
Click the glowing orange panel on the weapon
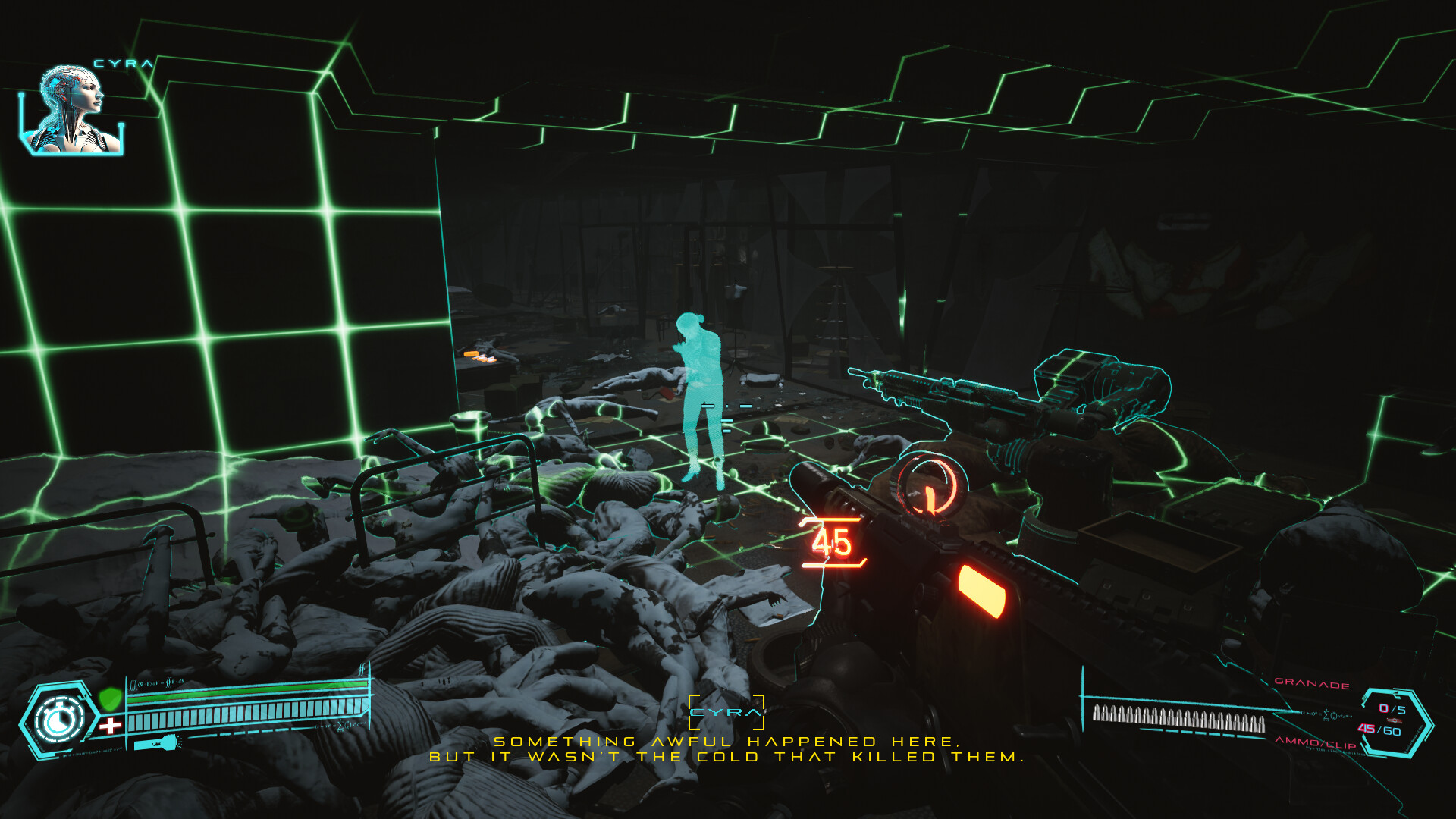point(981,588)
